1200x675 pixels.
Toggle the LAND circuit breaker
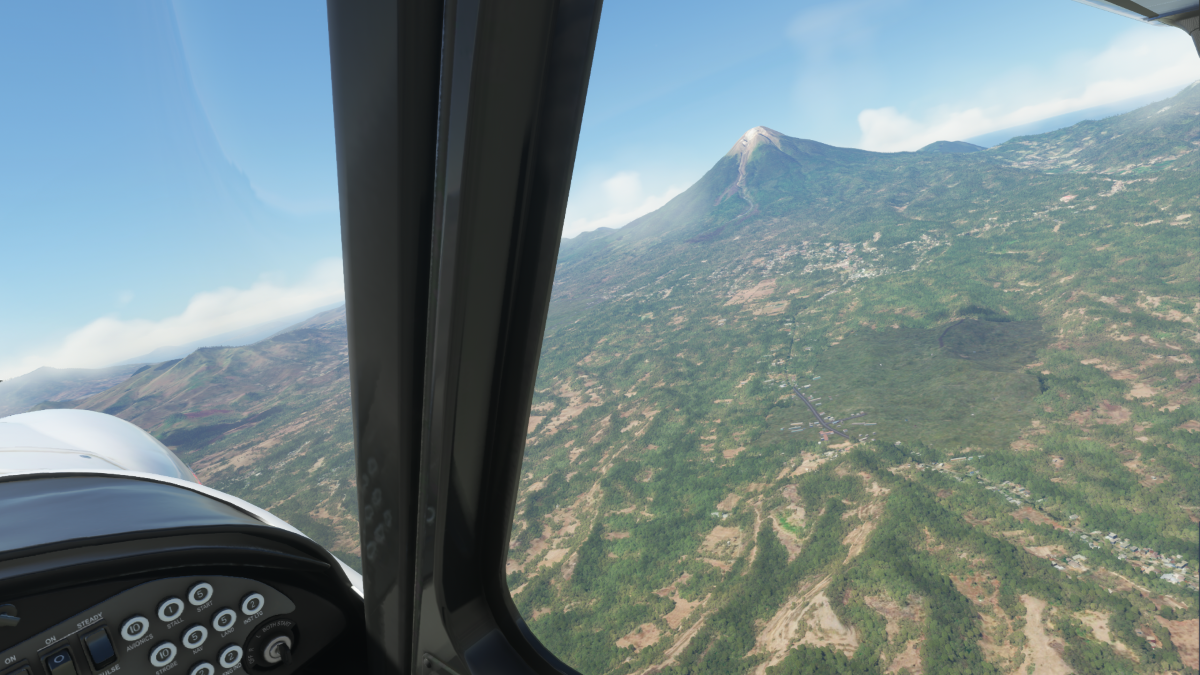pyautogui.click(x=225, y=620)
